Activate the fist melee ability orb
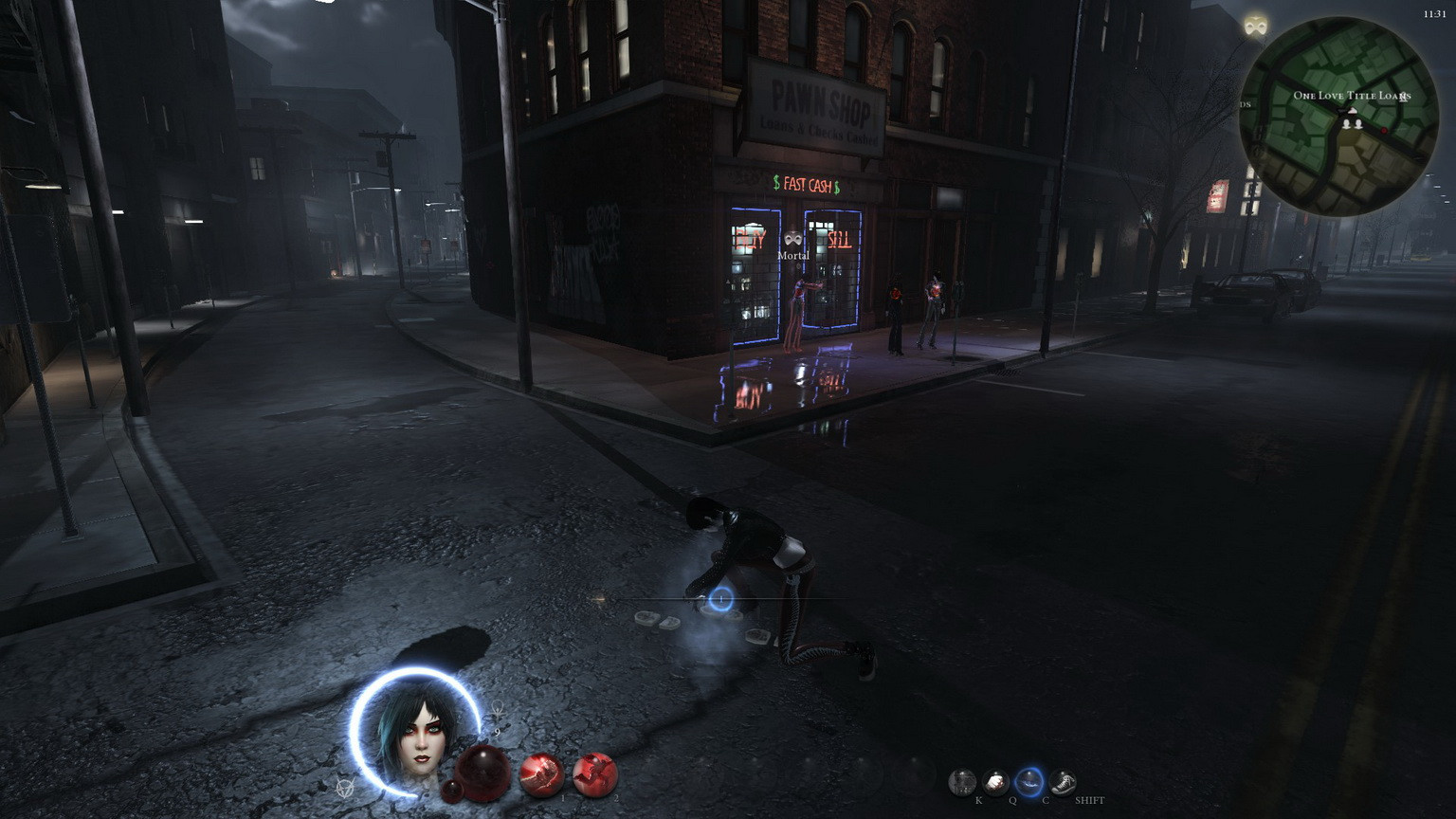Screen dimensions: 1456x819 pyautogui.click(x=995, y=782)
